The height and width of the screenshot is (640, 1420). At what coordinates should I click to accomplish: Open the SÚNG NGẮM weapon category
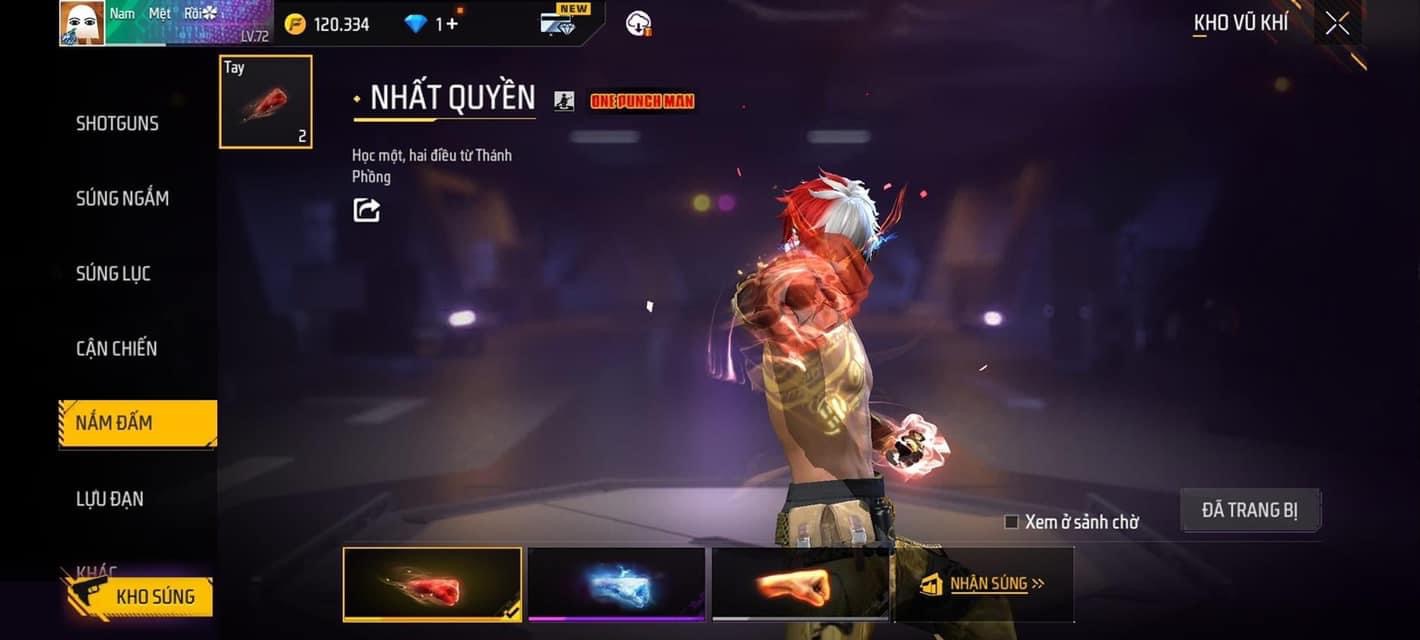coord(122,199)
